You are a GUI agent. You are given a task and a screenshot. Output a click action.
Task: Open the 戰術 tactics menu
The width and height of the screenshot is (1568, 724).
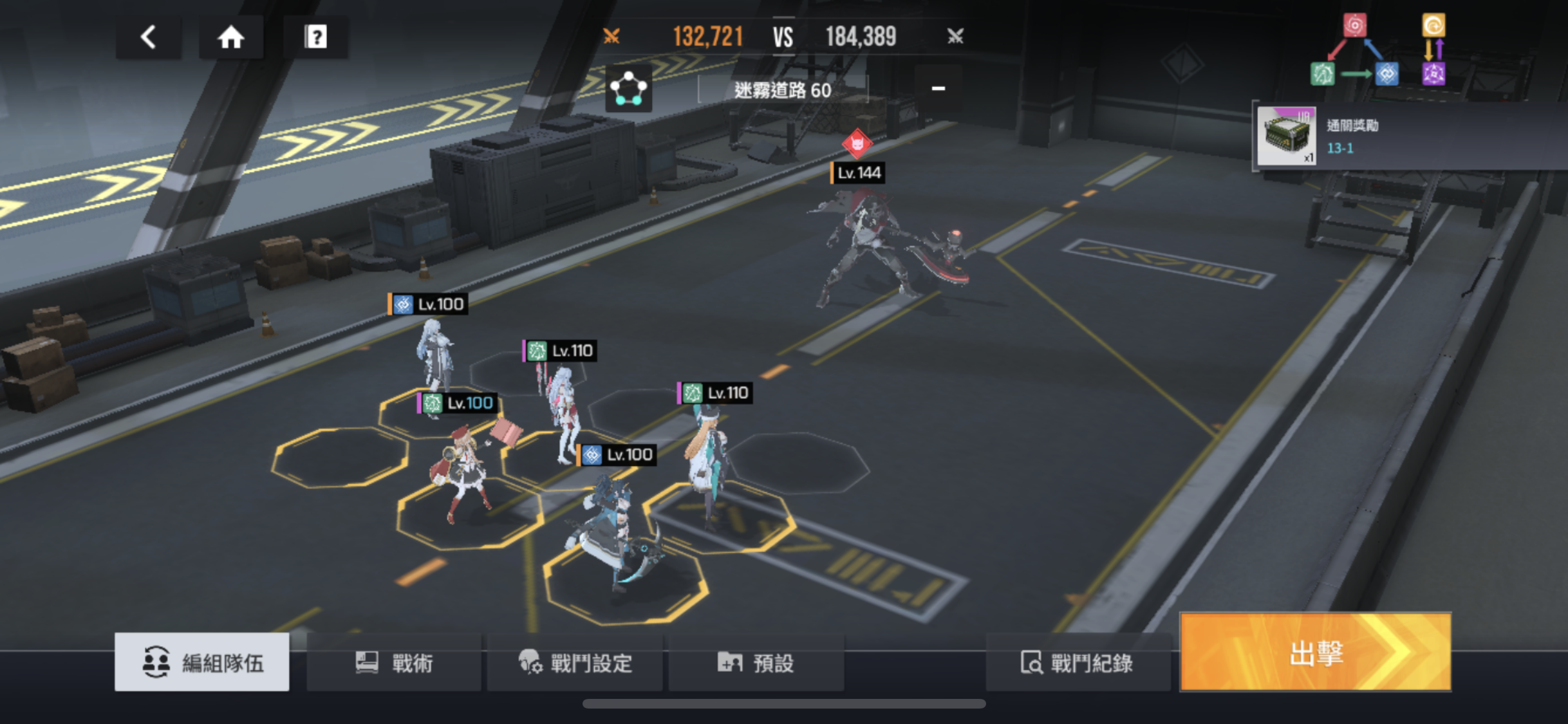click(394, 662)
